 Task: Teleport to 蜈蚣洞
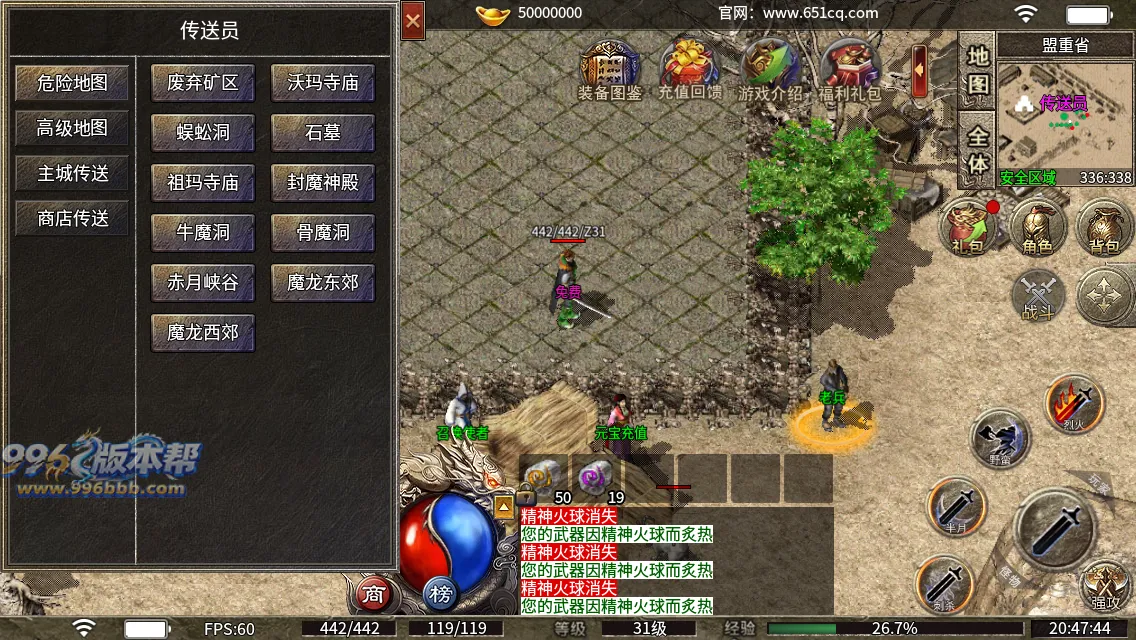[x=203, y=133]
